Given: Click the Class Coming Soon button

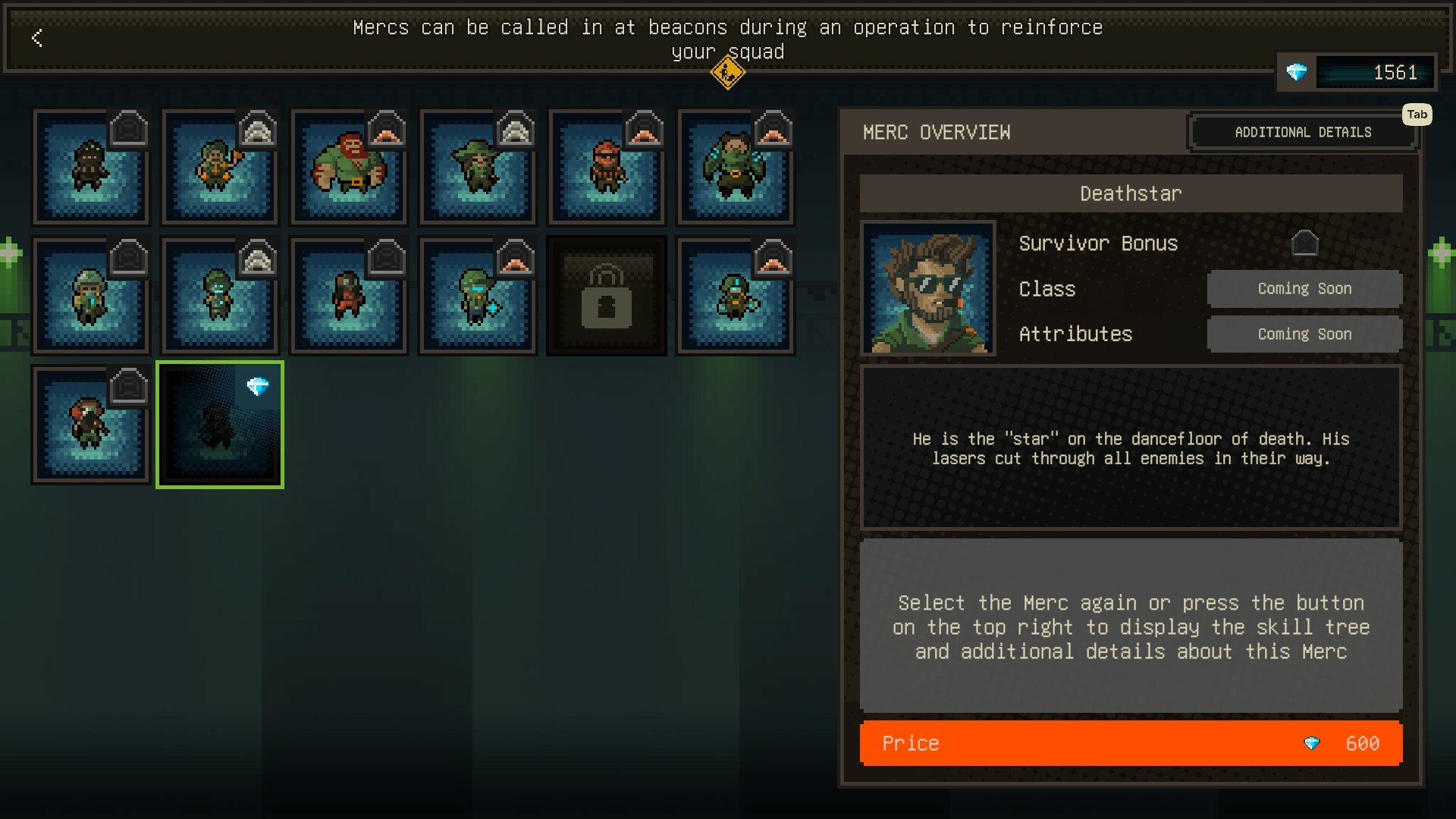Looking at the screenshot, I should point(1304,289).
